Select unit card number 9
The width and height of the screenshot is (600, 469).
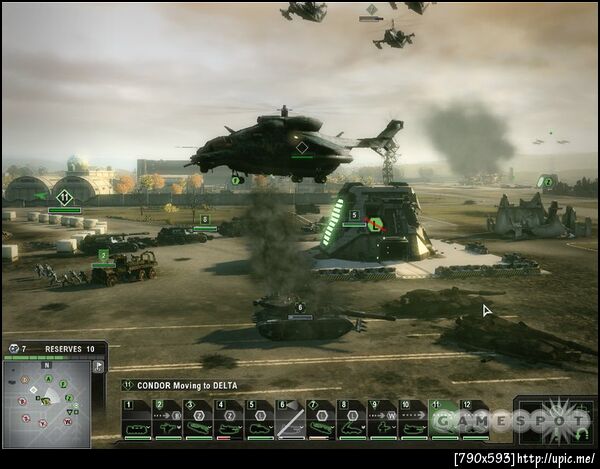pyautogui.click(x=383, y=420)
